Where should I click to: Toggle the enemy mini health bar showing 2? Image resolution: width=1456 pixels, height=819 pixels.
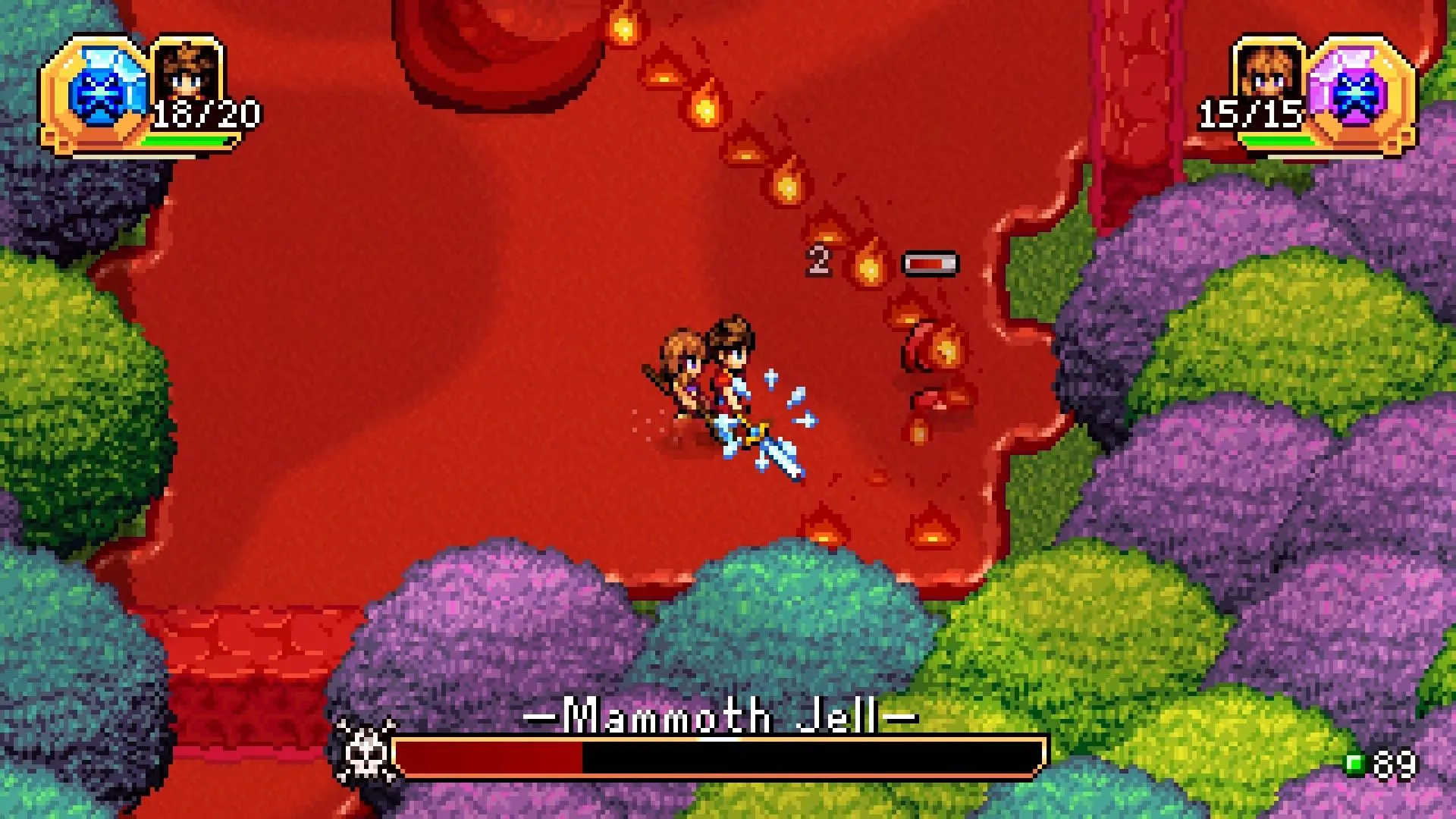tap(928, 262)
